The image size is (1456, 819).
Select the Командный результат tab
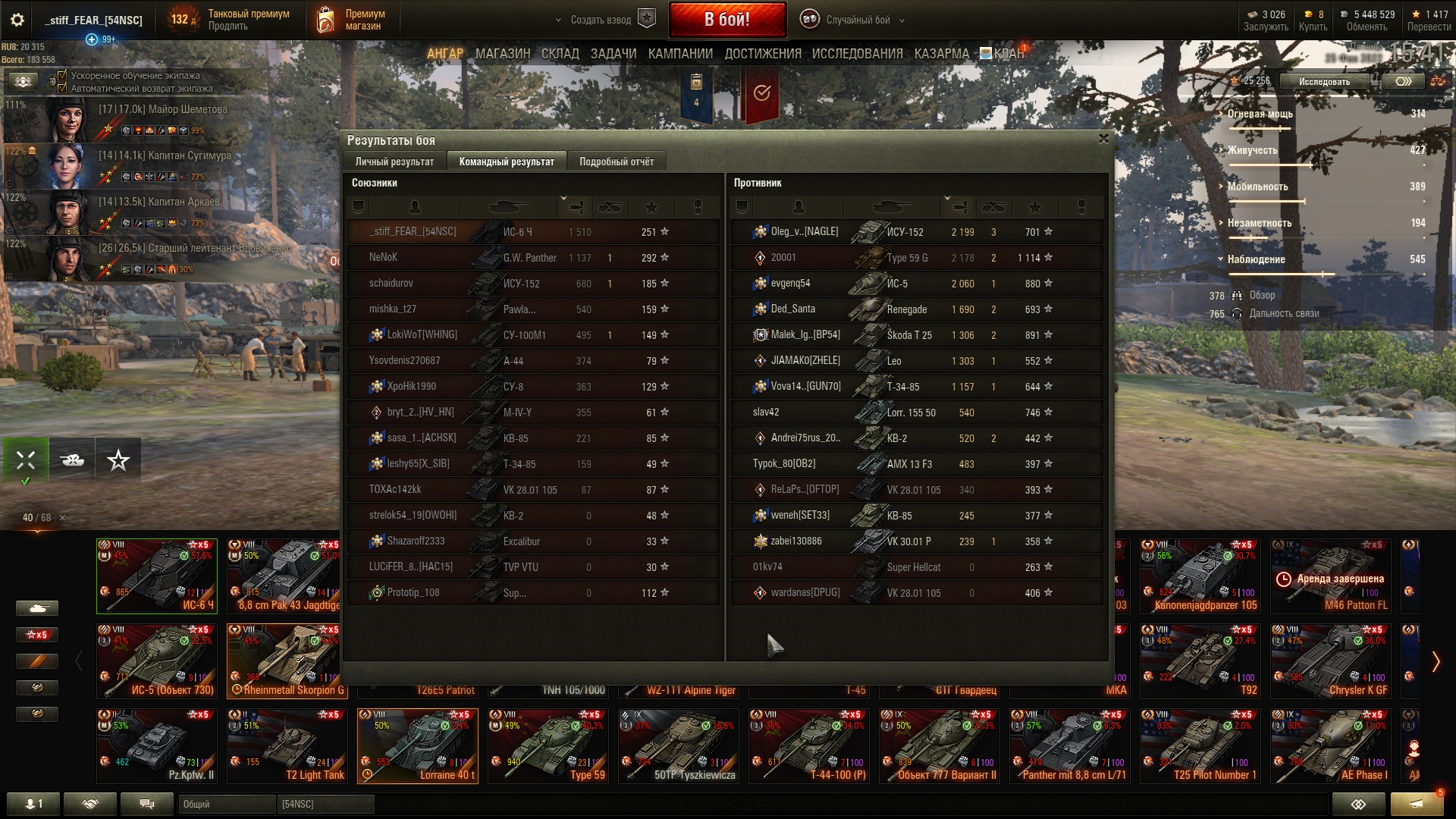[506, 162]
